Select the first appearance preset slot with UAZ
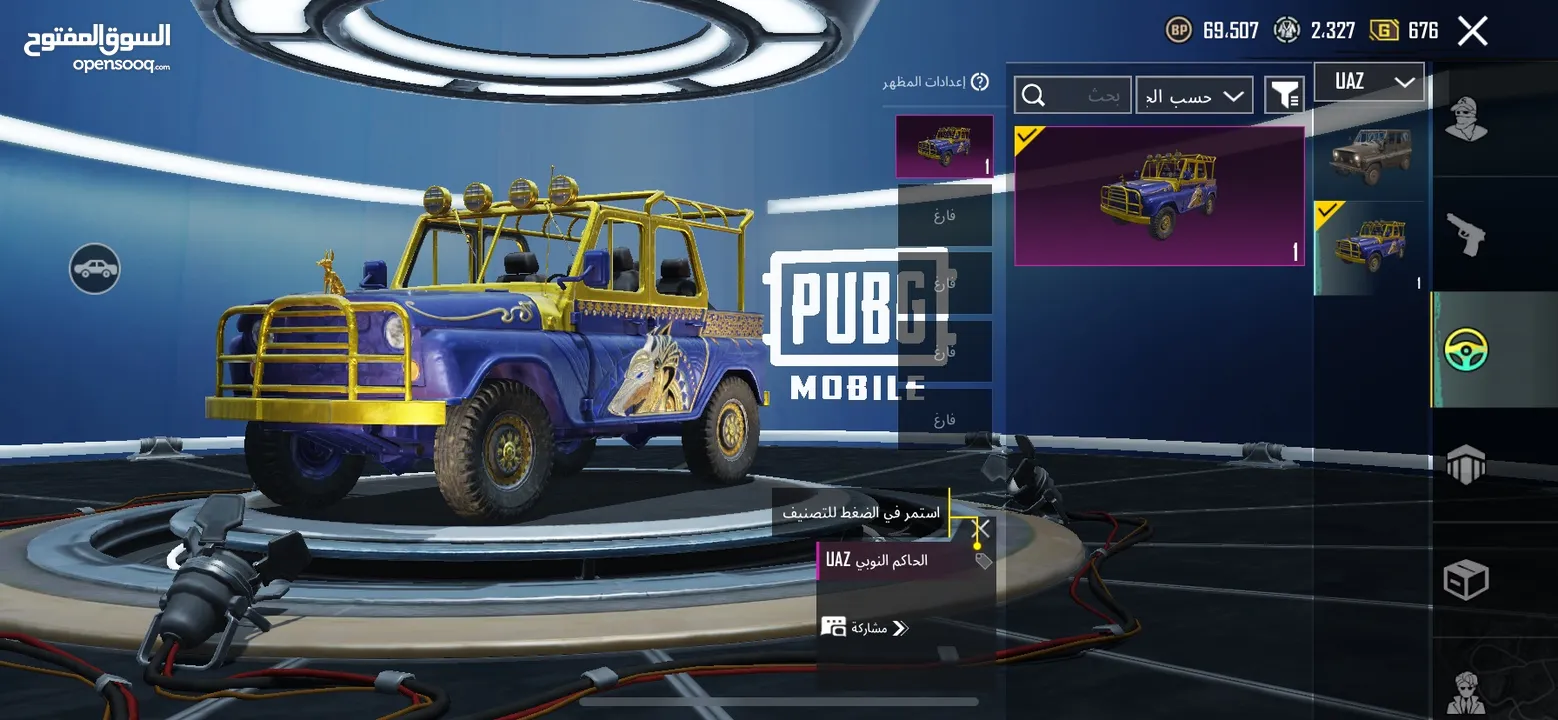The width and height of the screenshot is (1558, 720). (x=944, y=147)
